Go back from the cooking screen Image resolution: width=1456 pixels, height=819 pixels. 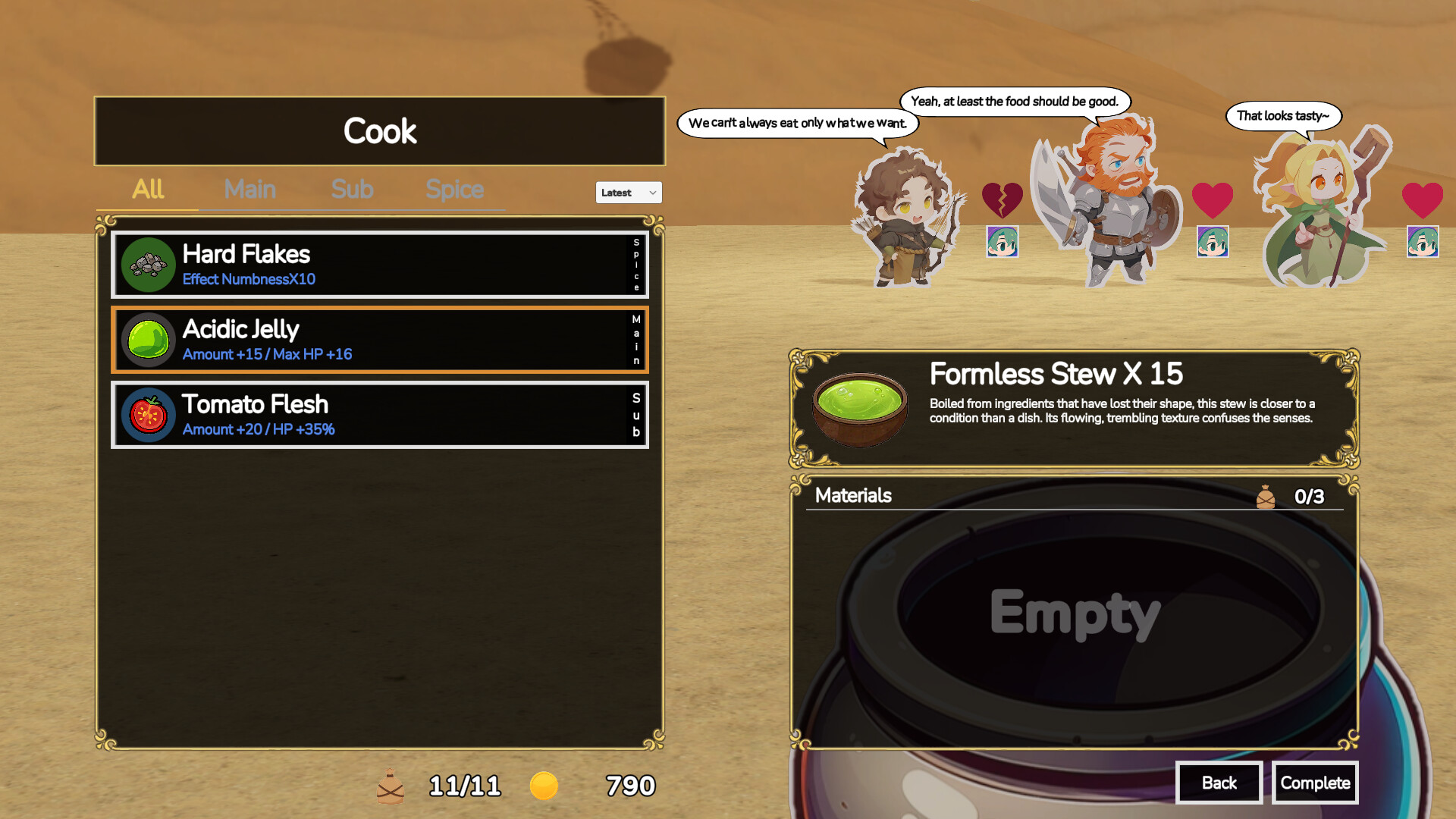coord(1219,783)
